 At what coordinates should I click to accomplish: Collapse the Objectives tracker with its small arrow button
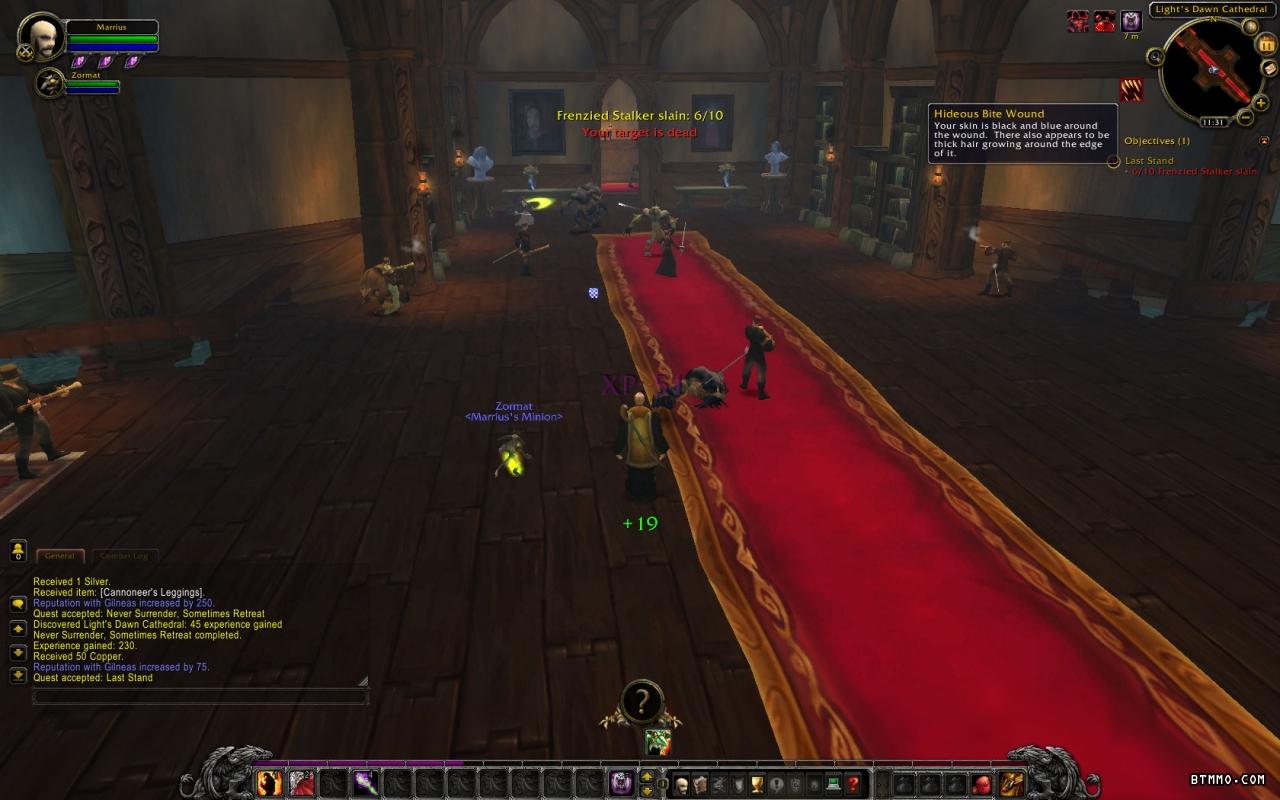(x=1264, y=141)
